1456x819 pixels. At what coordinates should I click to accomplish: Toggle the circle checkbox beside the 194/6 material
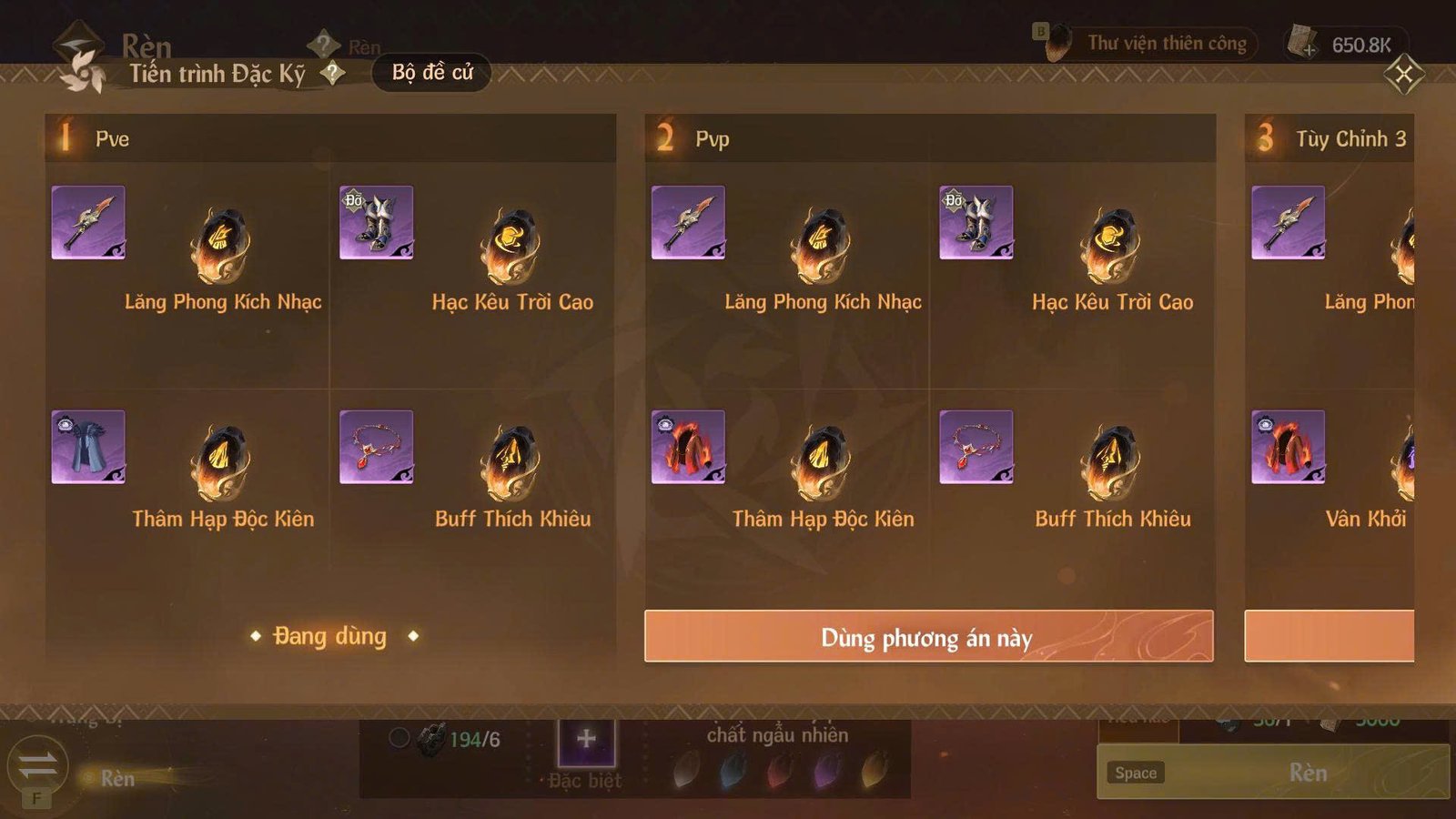[x=398, y=737]
